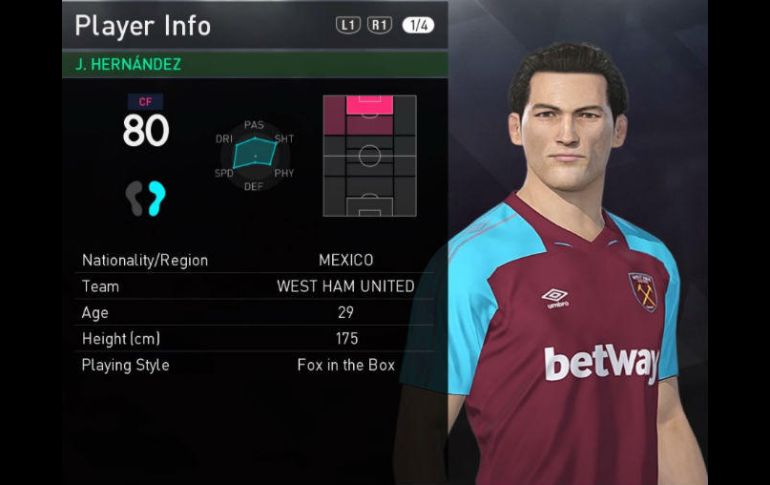Click the ability radar chart

pos(255,156)
